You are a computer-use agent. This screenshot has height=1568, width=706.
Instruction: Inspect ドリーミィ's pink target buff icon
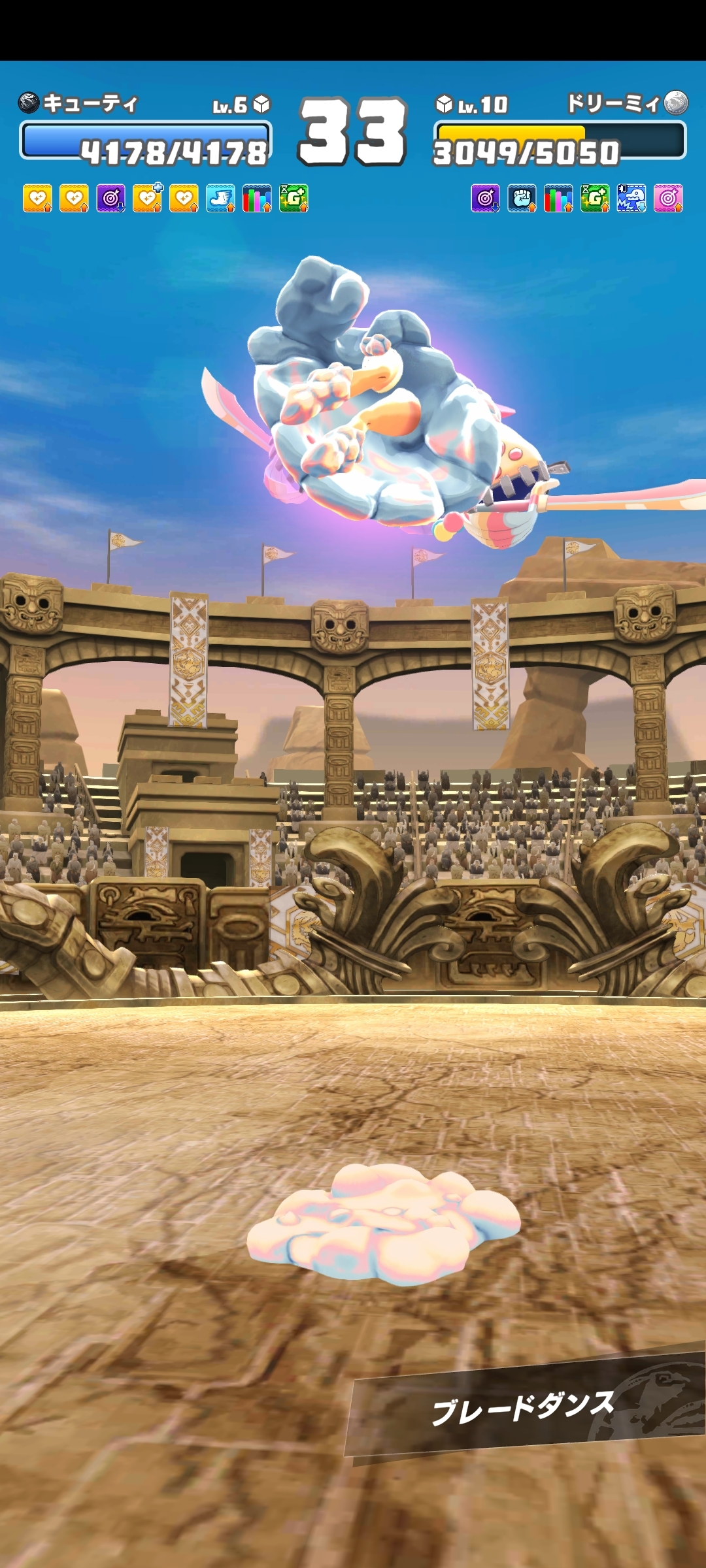pos(668,199)
